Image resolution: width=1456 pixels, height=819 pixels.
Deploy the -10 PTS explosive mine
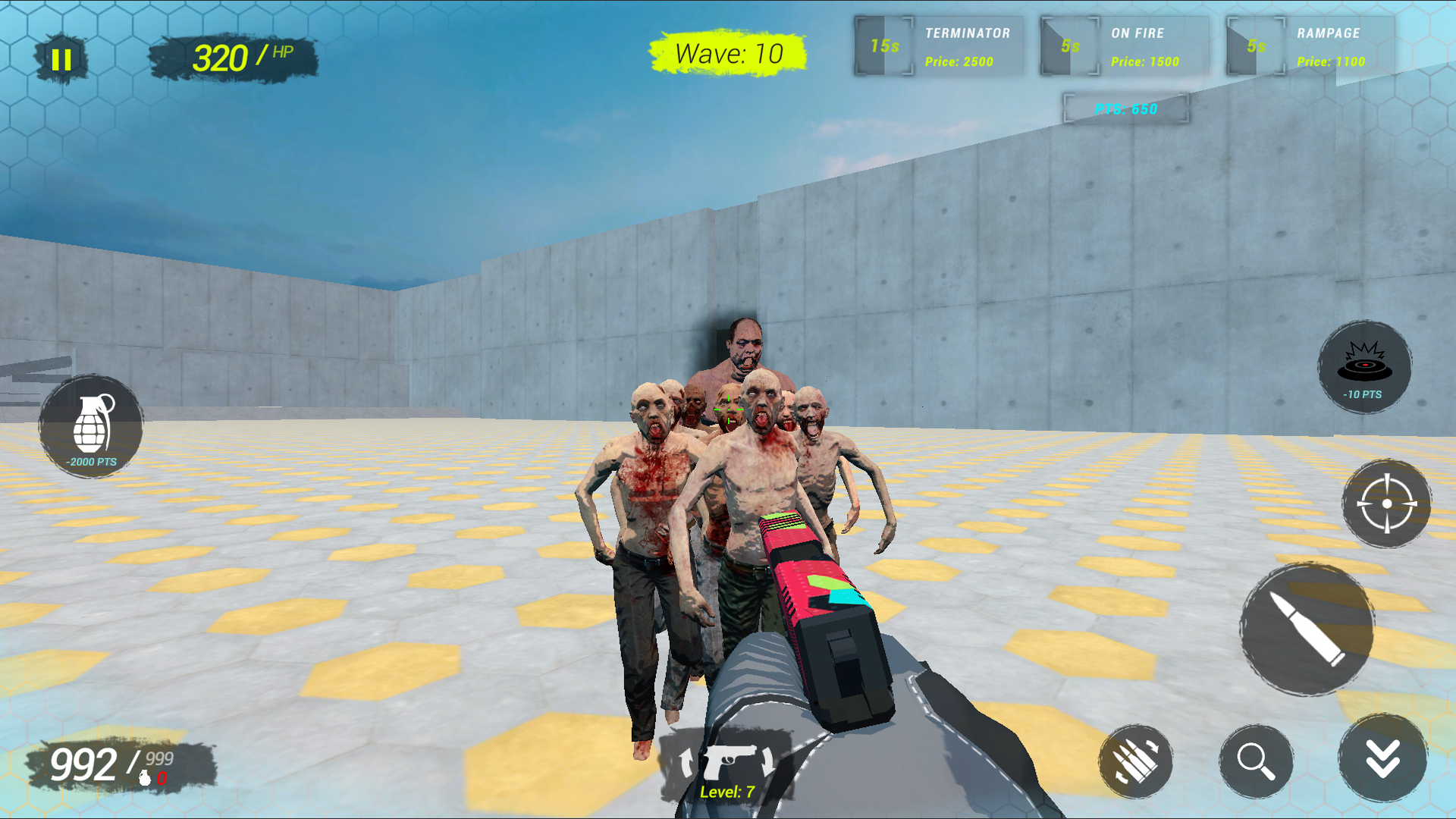coord(1363,366)
